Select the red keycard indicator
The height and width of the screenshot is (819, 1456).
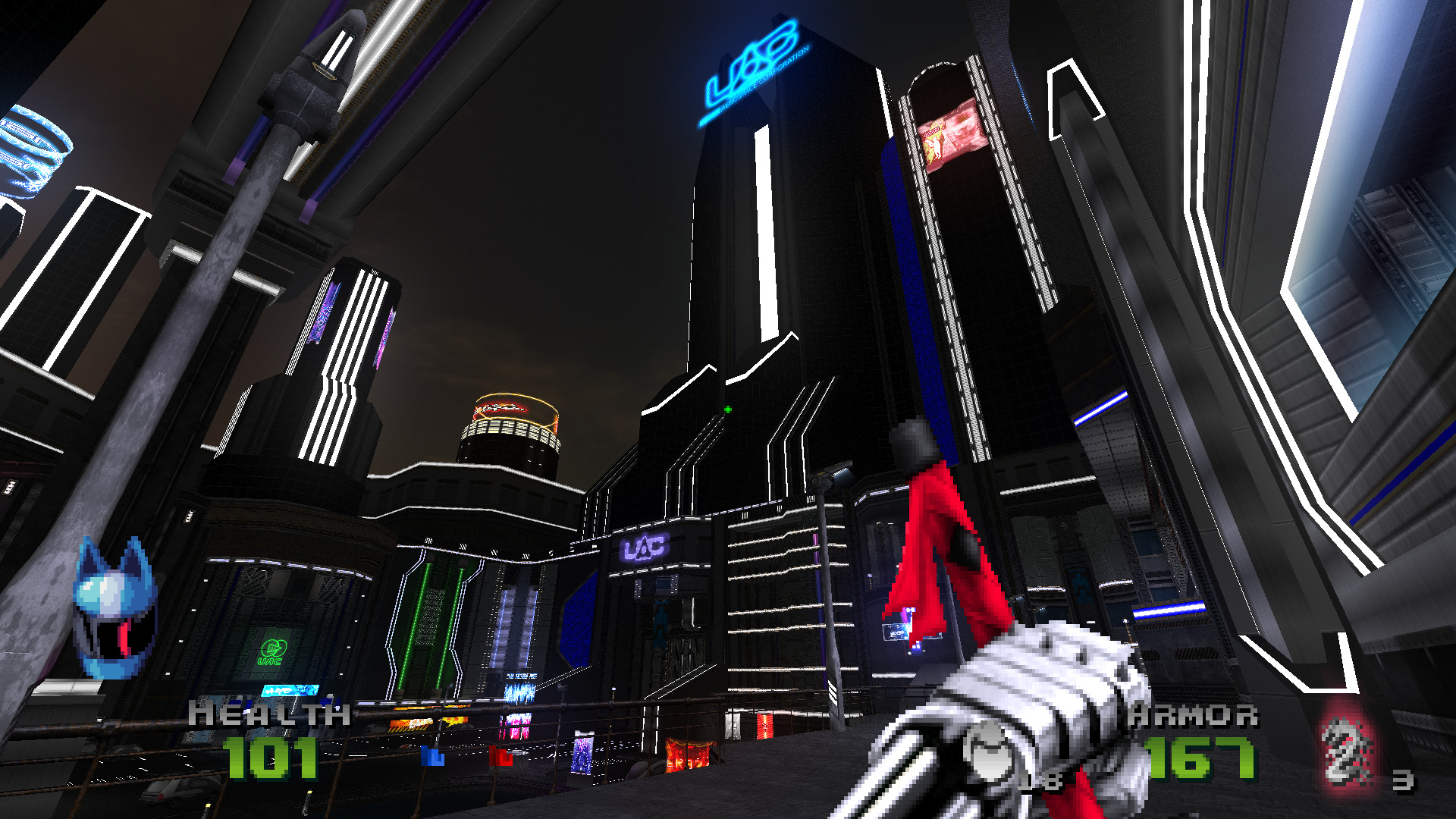500,755
